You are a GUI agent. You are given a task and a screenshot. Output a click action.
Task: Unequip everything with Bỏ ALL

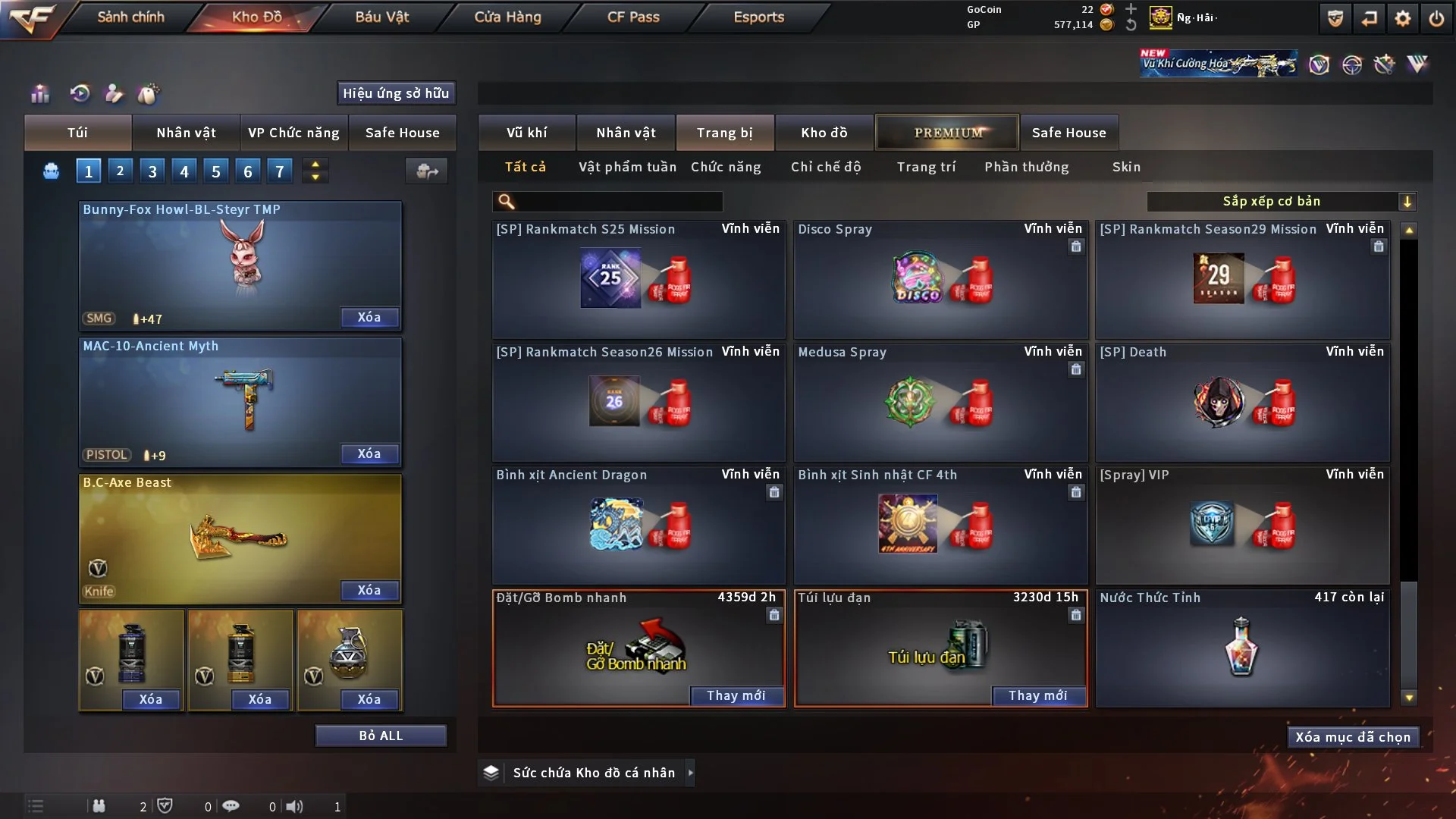coord(381,736)
